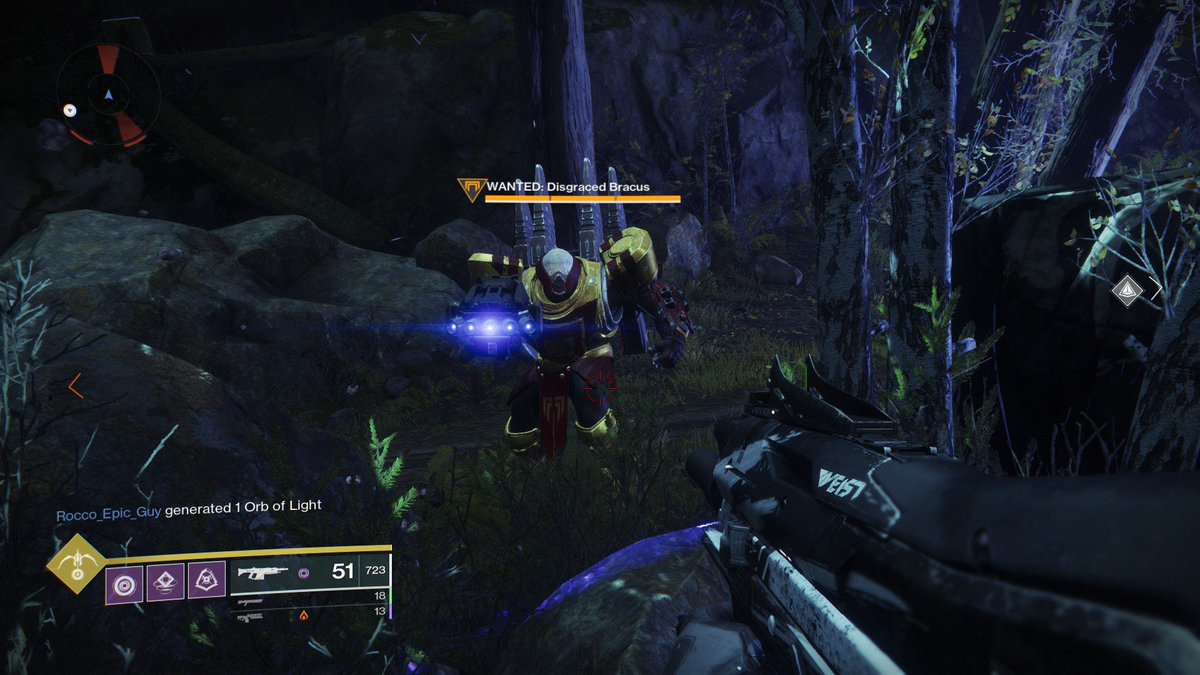Select the equipped auto rifle weapon icon
This screenshot has height=675, width=1200.
(x=261, y=573)
